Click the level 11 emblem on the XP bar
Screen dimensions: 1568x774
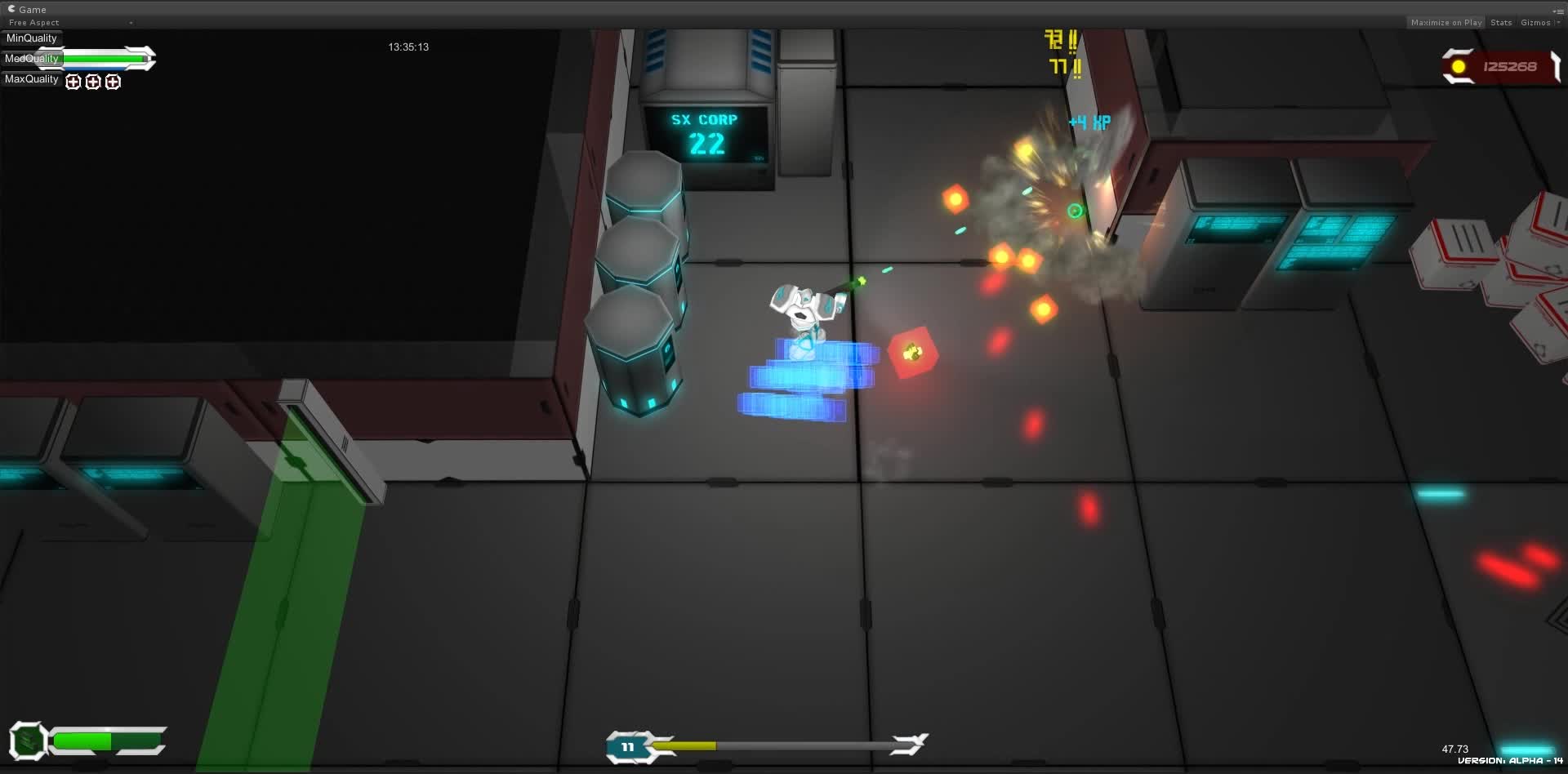click(629, 746)
